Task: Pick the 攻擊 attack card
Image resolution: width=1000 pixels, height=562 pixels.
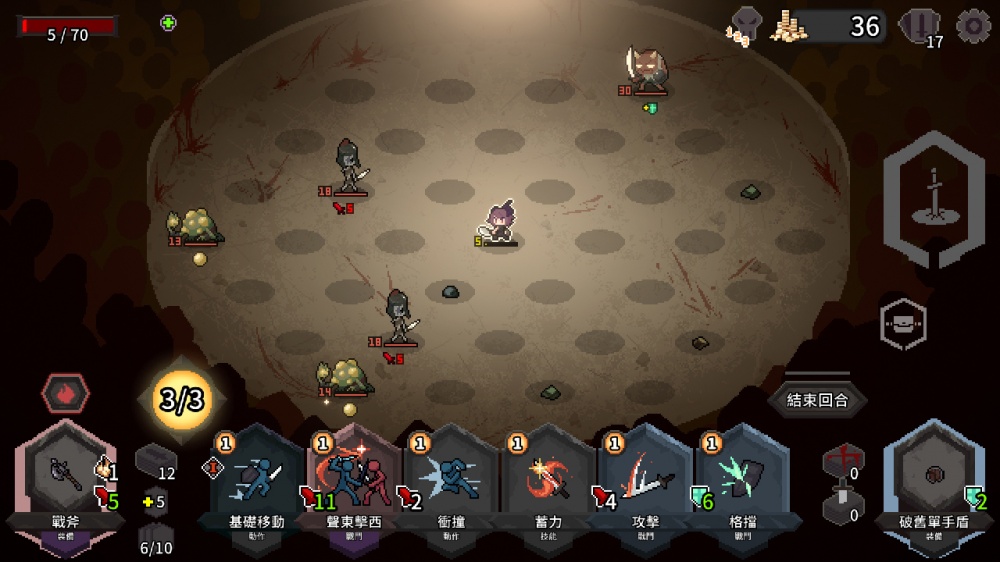Action: pos(646,480)
